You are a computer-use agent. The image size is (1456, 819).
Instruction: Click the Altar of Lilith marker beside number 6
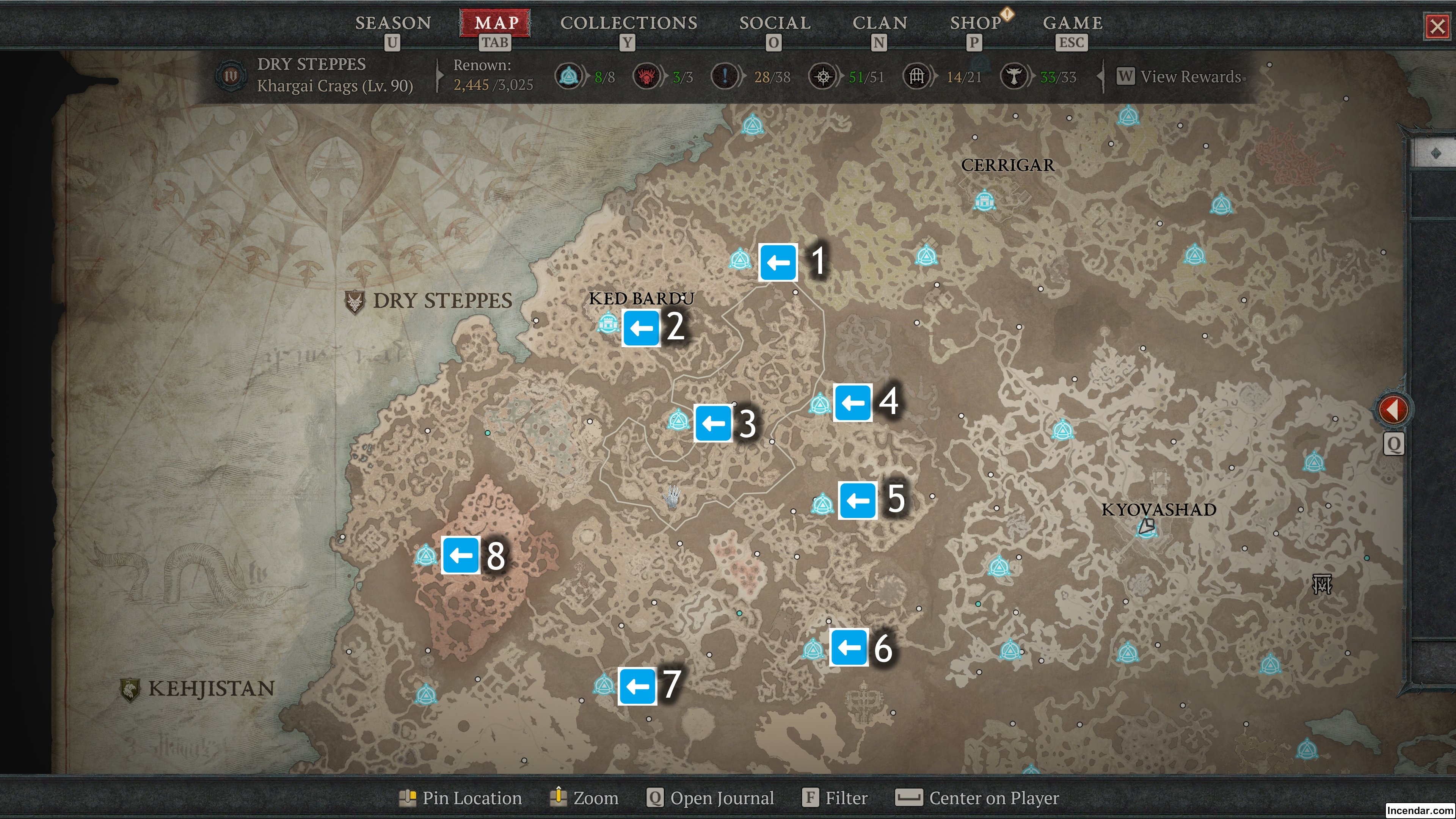coord(813,649)
